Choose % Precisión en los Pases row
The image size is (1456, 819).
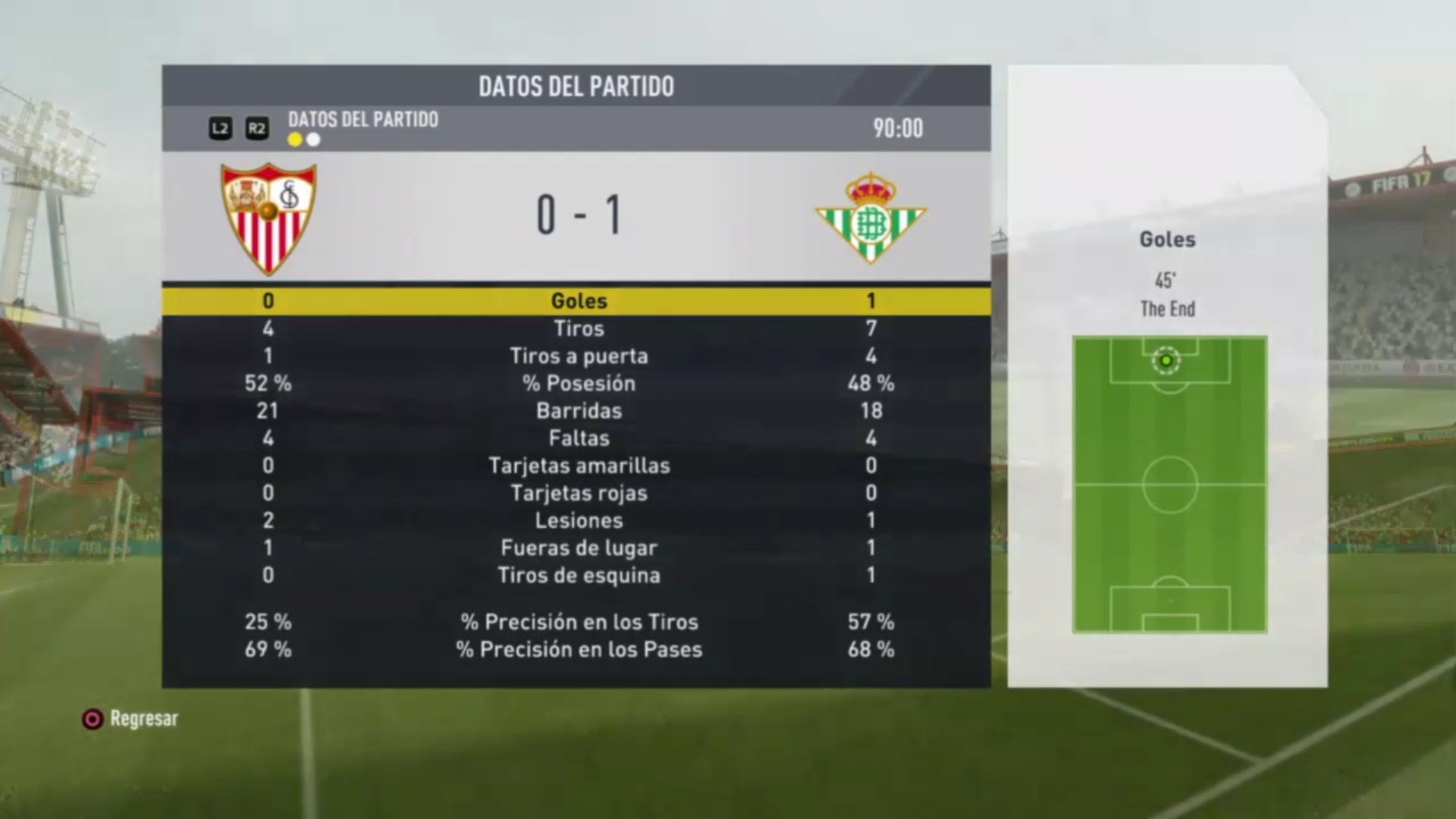point(578,649)
